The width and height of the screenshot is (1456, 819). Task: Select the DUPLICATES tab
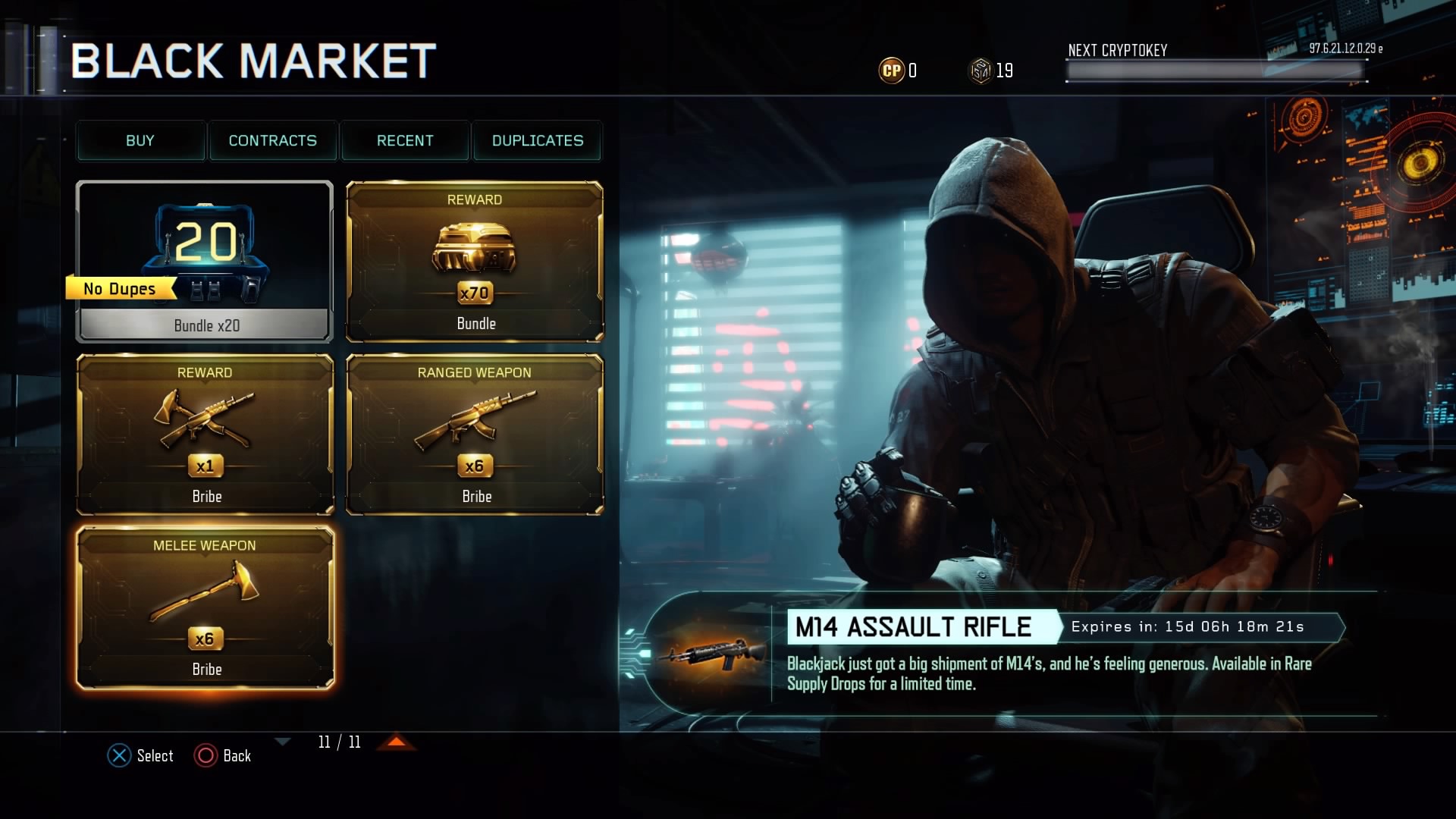click(x=538, y=141)
